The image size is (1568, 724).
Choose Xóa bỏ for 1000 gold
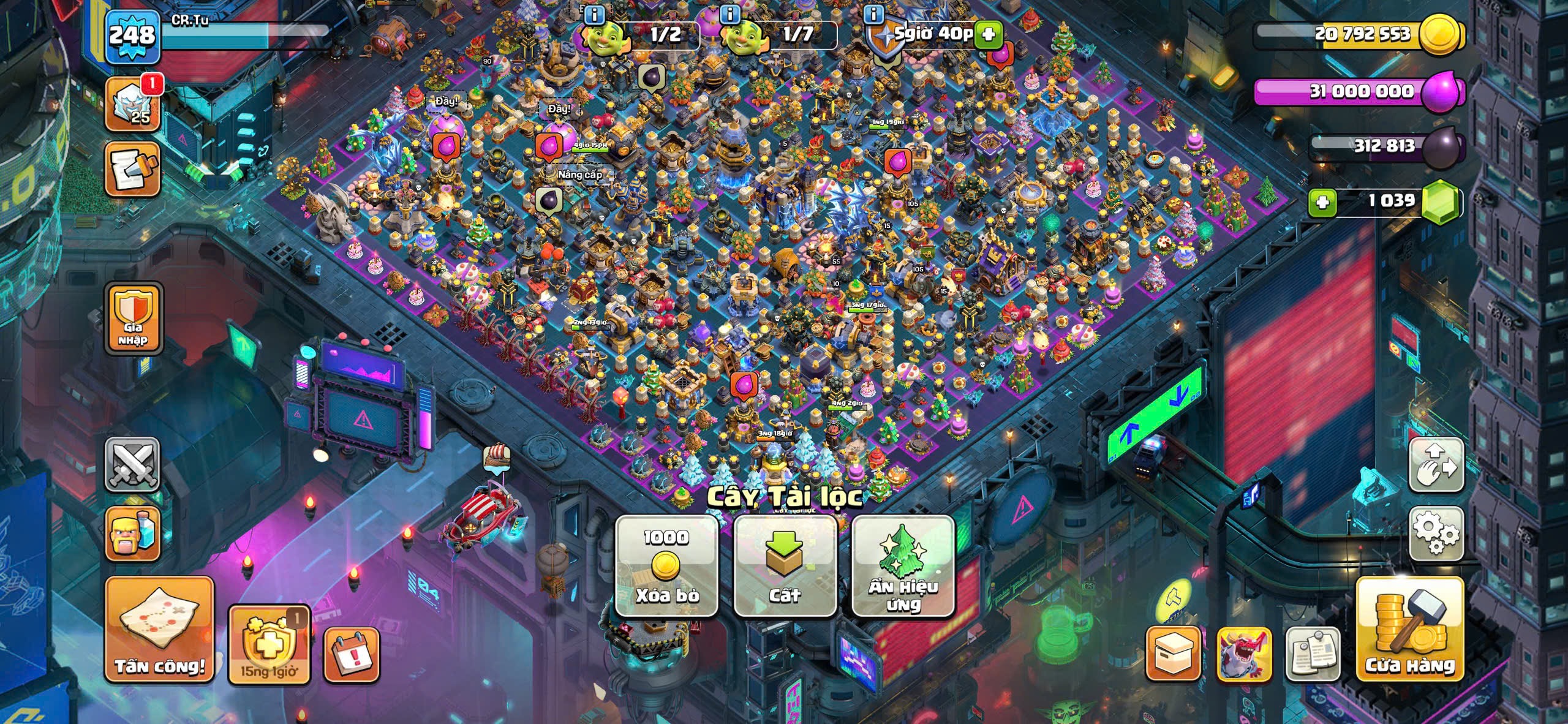click(x=666, y=565)
